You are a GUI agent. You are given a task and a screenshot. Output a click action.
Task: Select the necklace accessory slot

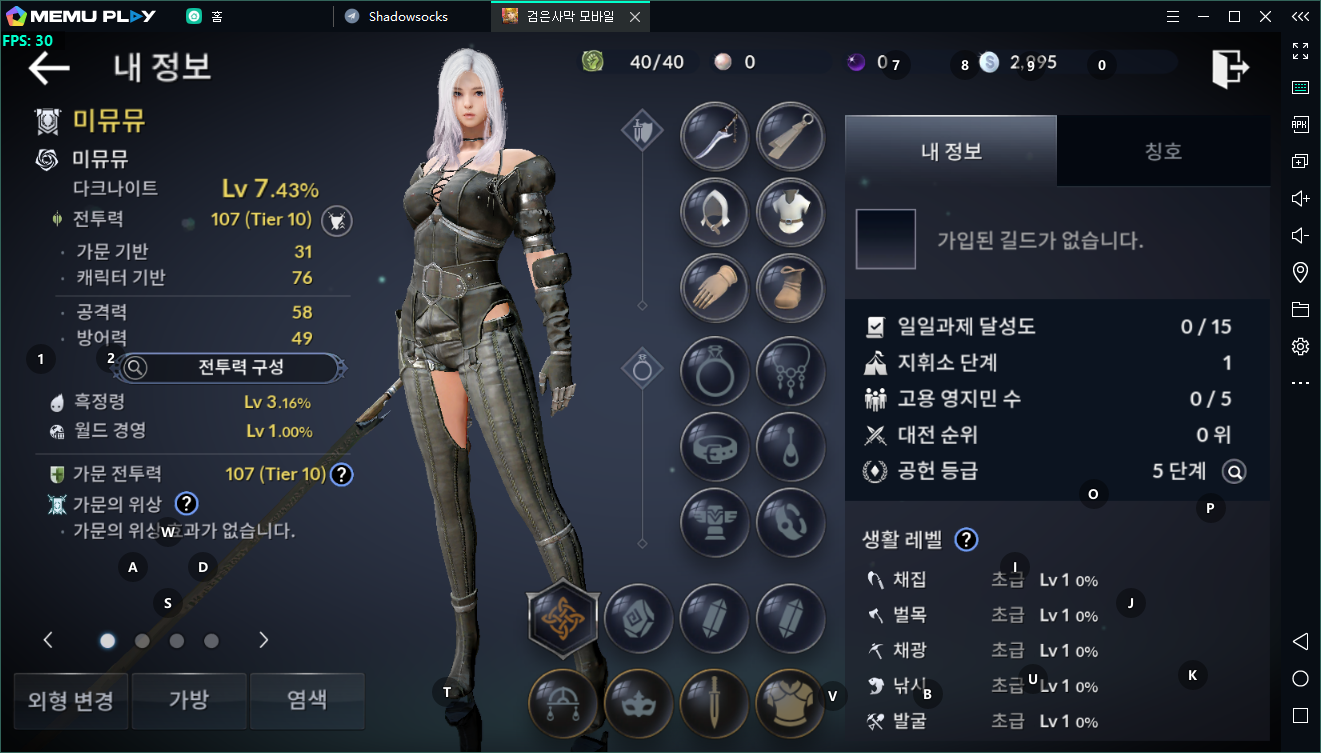tap(790, 371)
